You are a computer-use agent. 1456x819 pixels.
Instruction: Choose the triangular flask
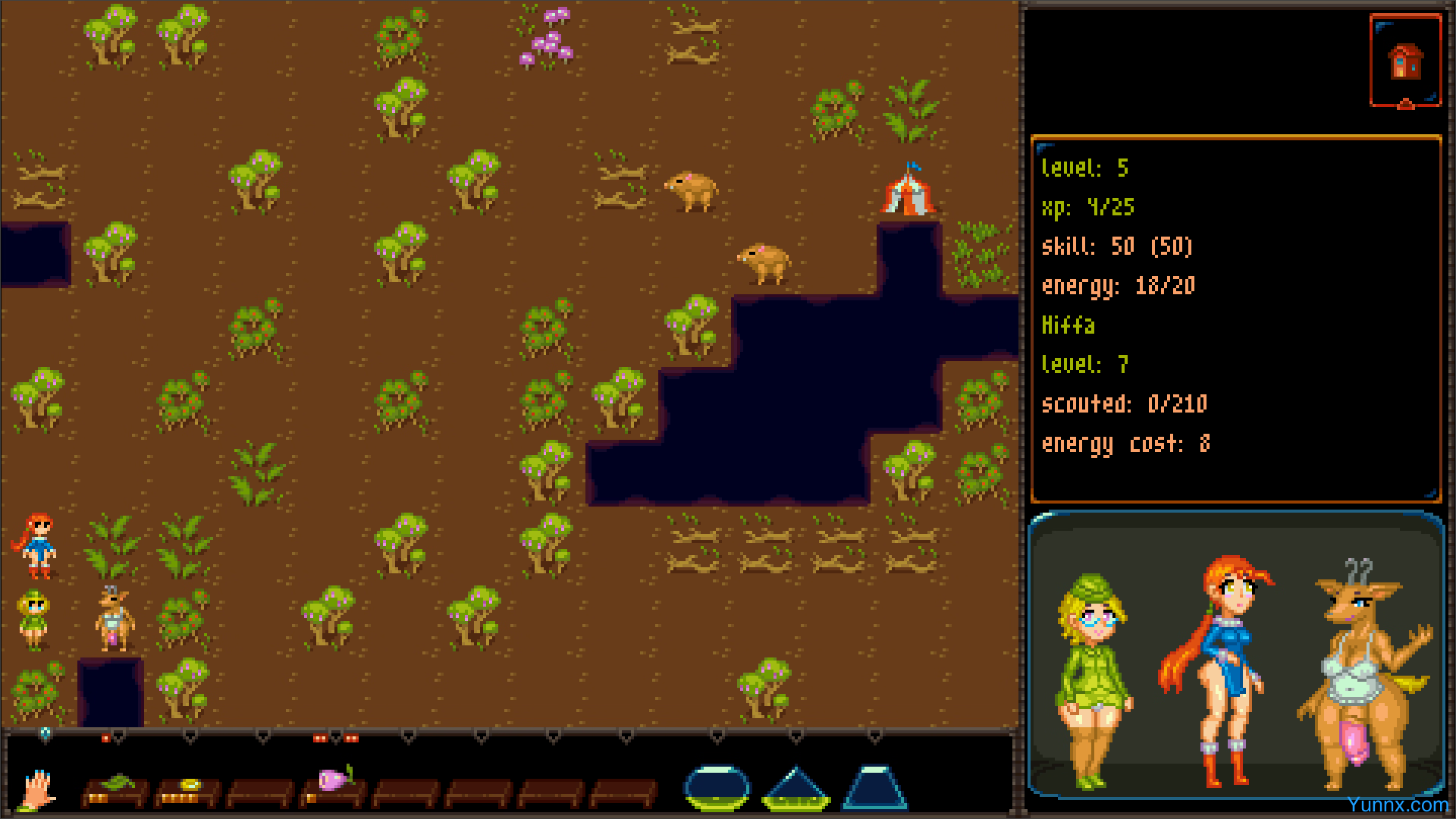pyautogui.click(x=795, y=789)
